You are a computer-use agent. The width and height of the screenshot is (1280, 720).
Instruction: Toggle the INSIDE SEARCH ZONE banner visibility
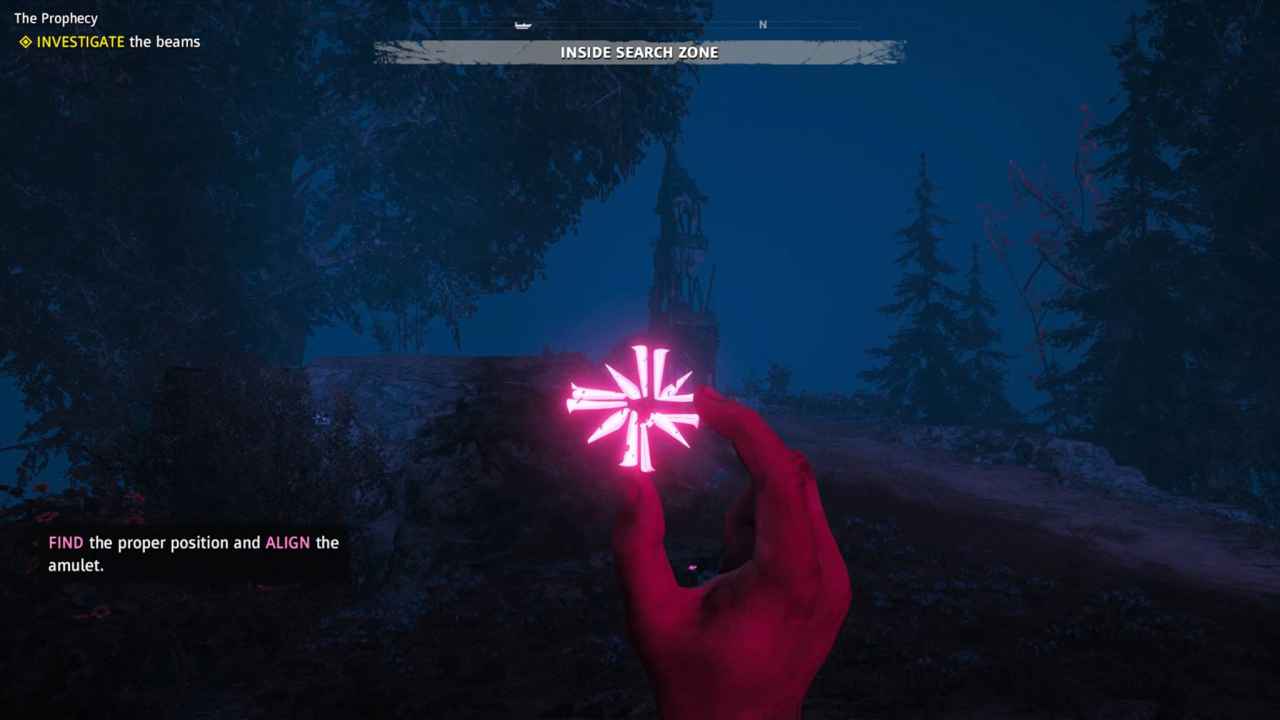[x=640, y=52]
